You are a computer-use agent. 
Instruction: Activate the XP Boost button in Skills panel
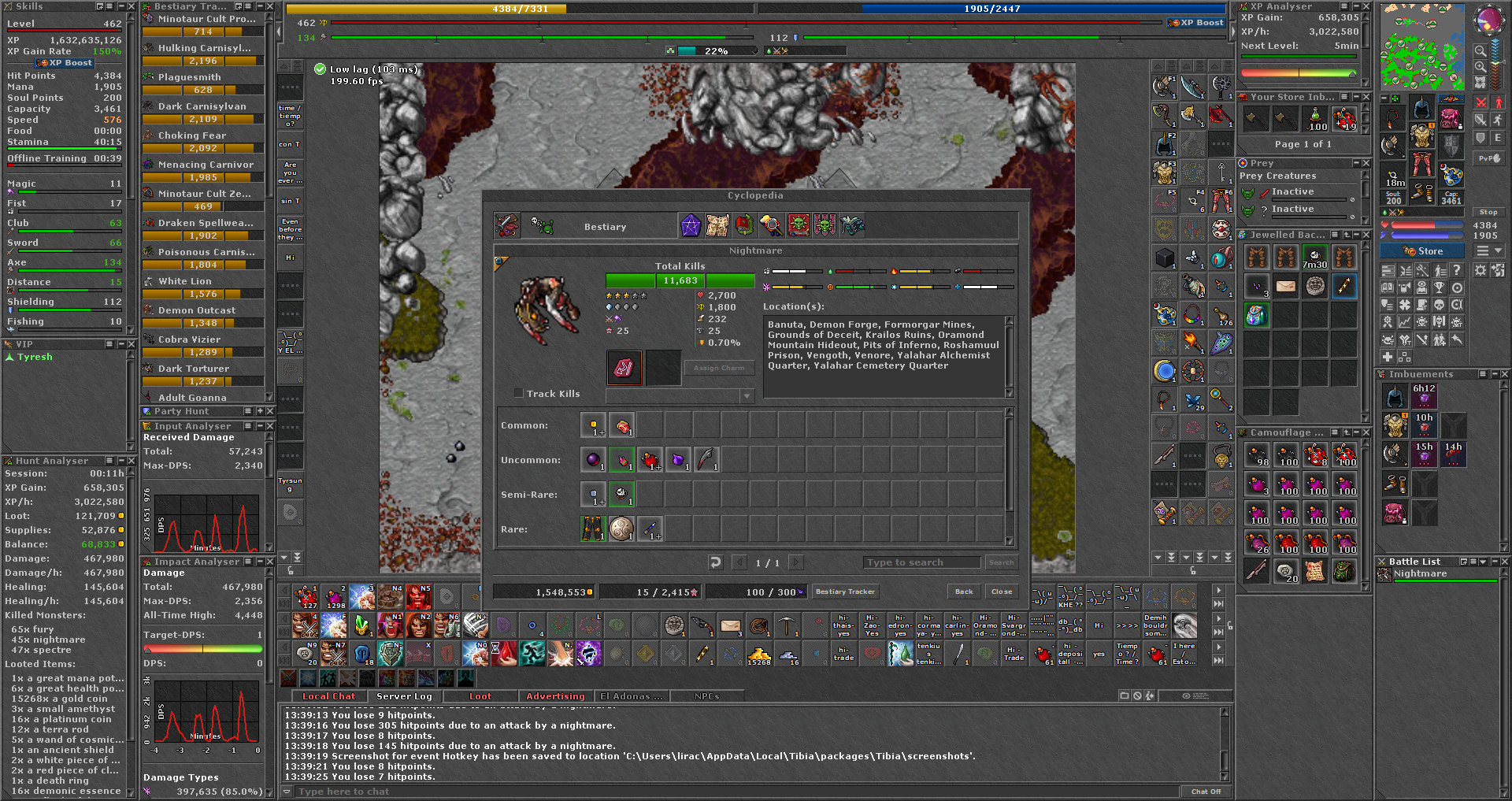(65, 62)
